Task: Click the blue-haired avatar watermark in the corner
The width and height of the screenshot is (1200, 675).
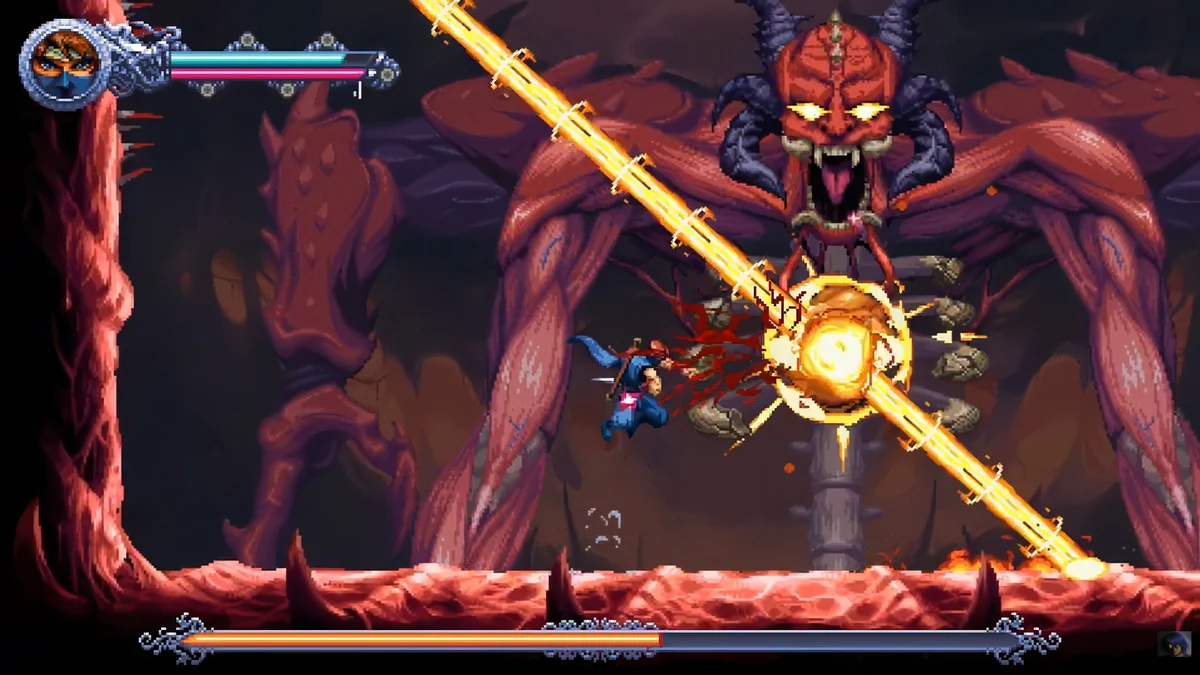Action: [x=1172, y=643]
